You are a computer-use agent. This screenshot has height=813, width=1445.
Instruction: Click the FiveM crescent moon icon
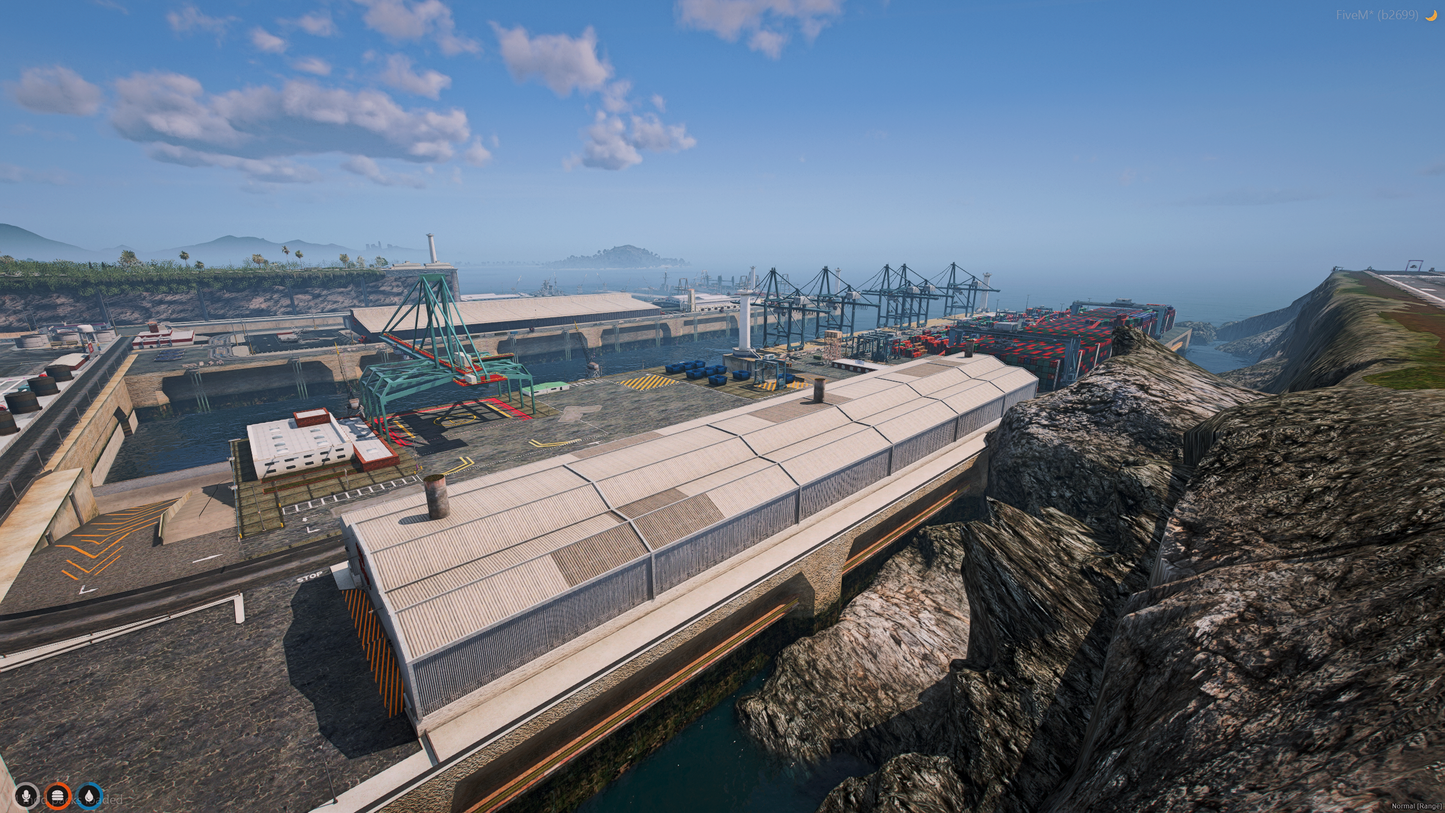click(1431, 15)
